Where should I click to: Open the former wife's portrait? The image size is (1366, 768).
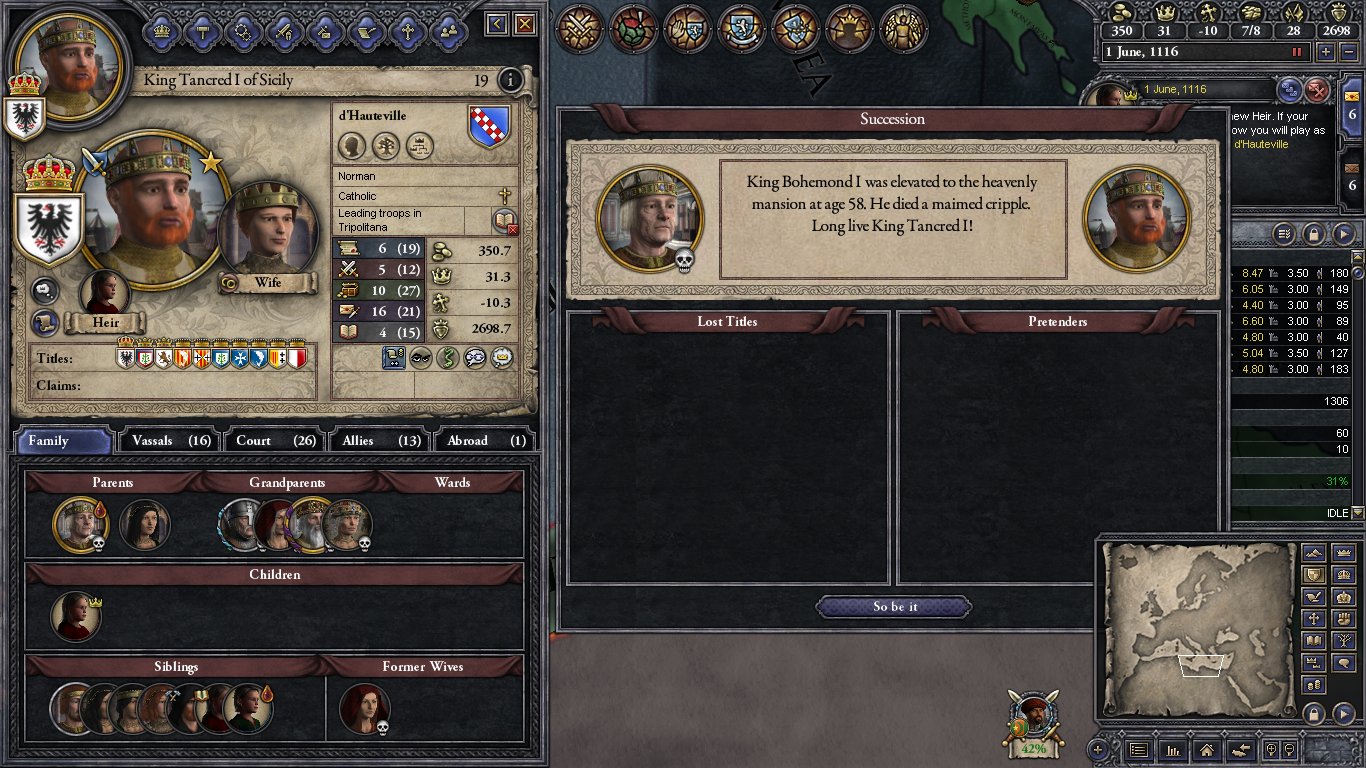tap(364, 708)
